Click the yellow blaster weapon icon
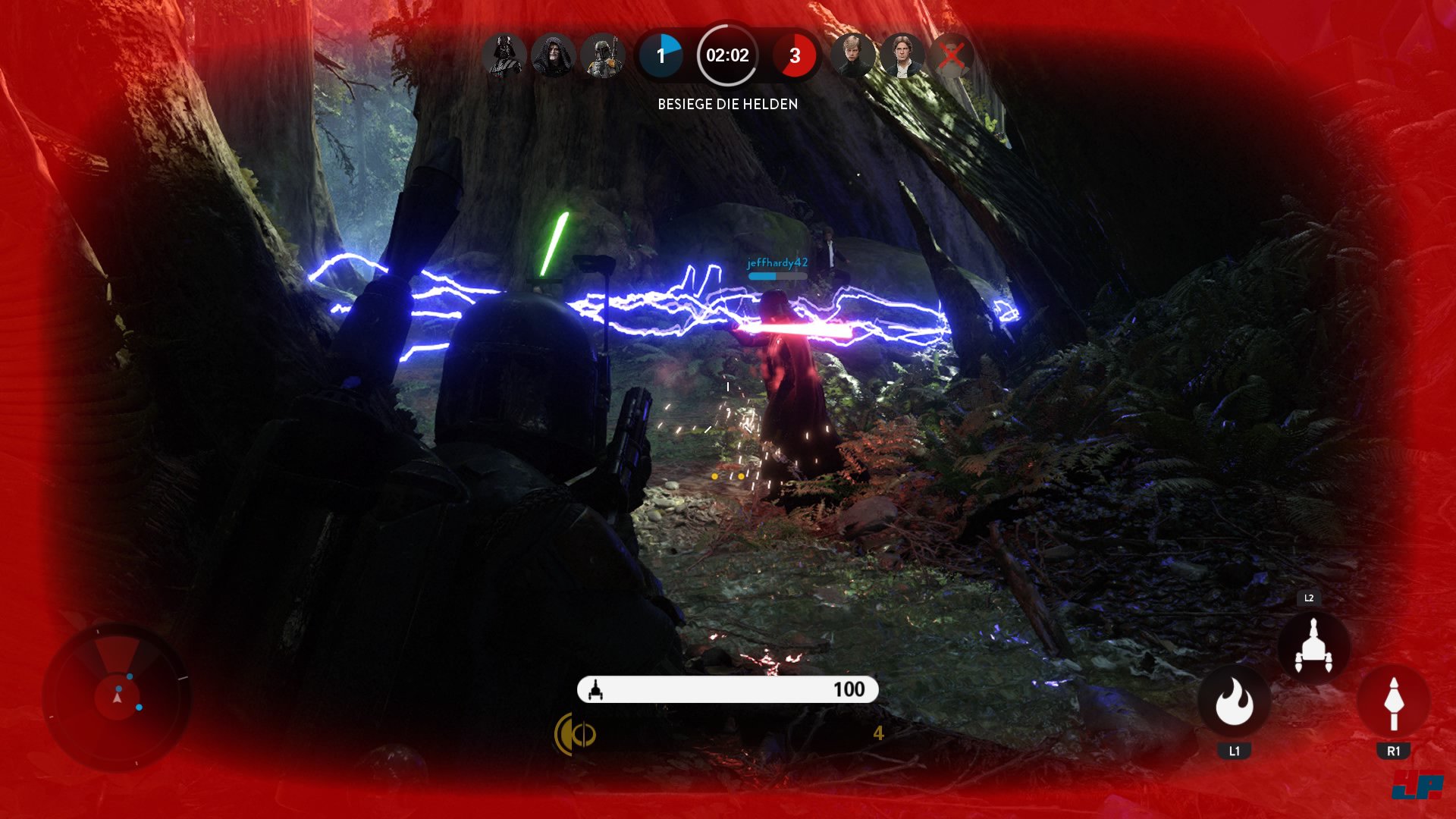Image resolution: width=1456 pixels, height=819 pixels. 575,734
